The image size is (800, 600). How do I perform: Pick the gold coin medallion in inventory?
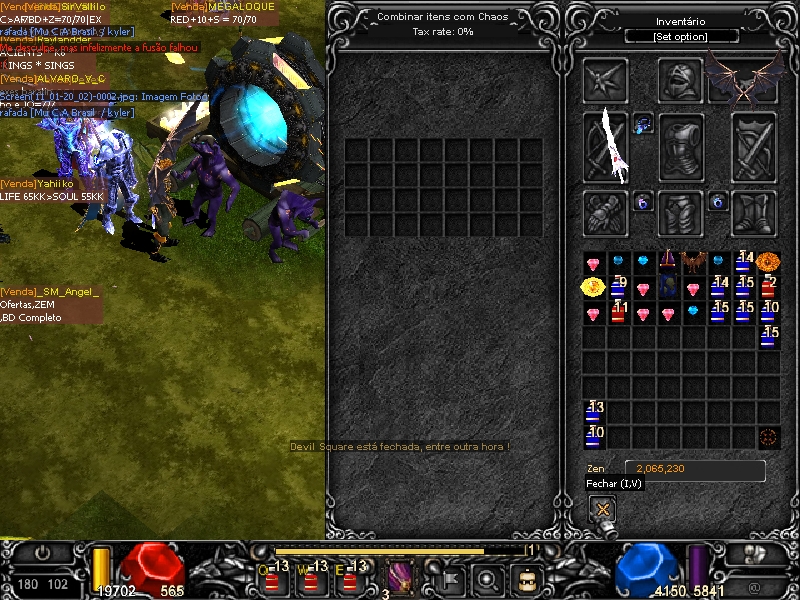pos(593,288)
